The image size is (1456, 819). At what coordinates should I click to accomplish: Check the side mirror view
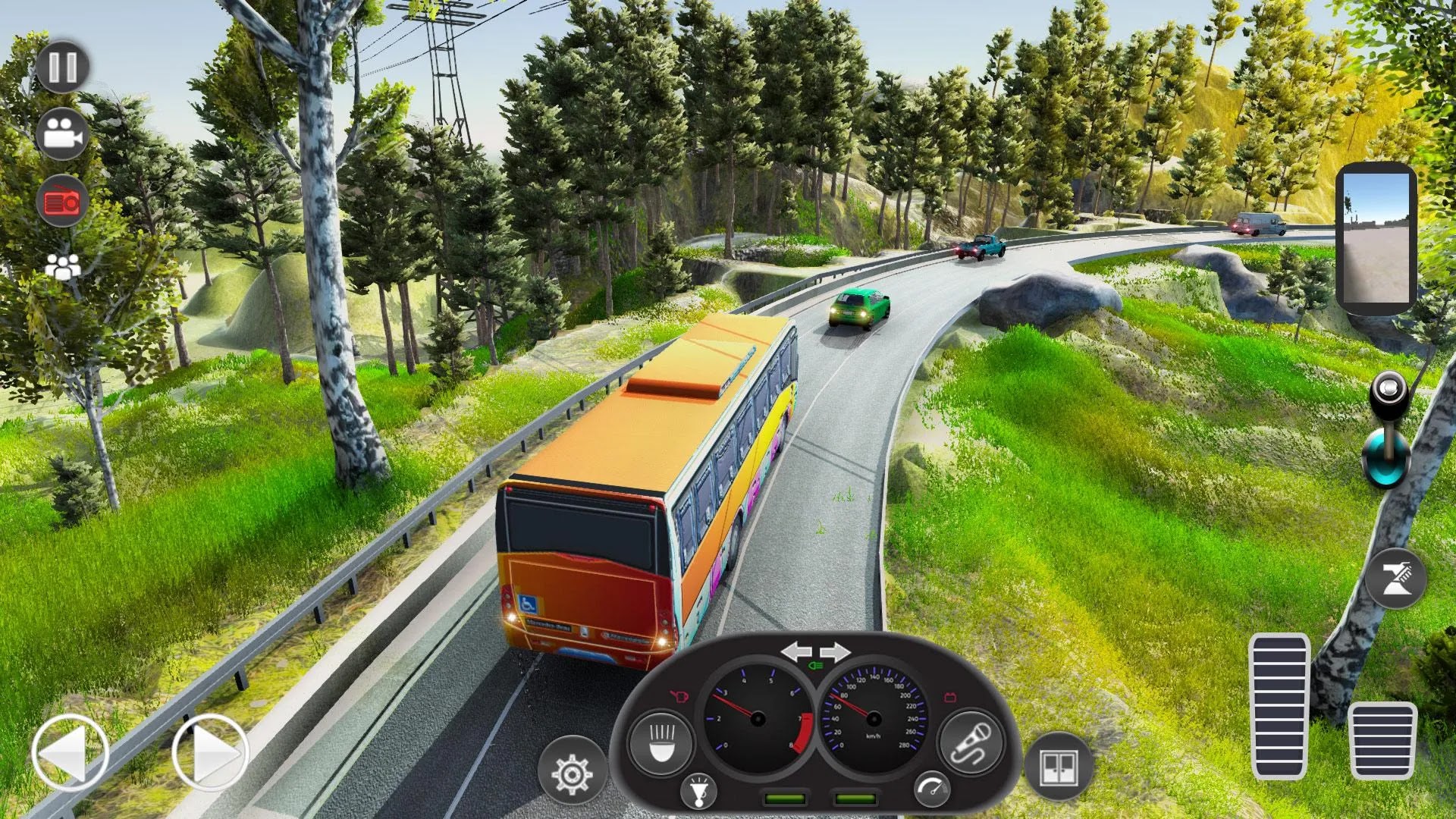(x=1376, y=237)
